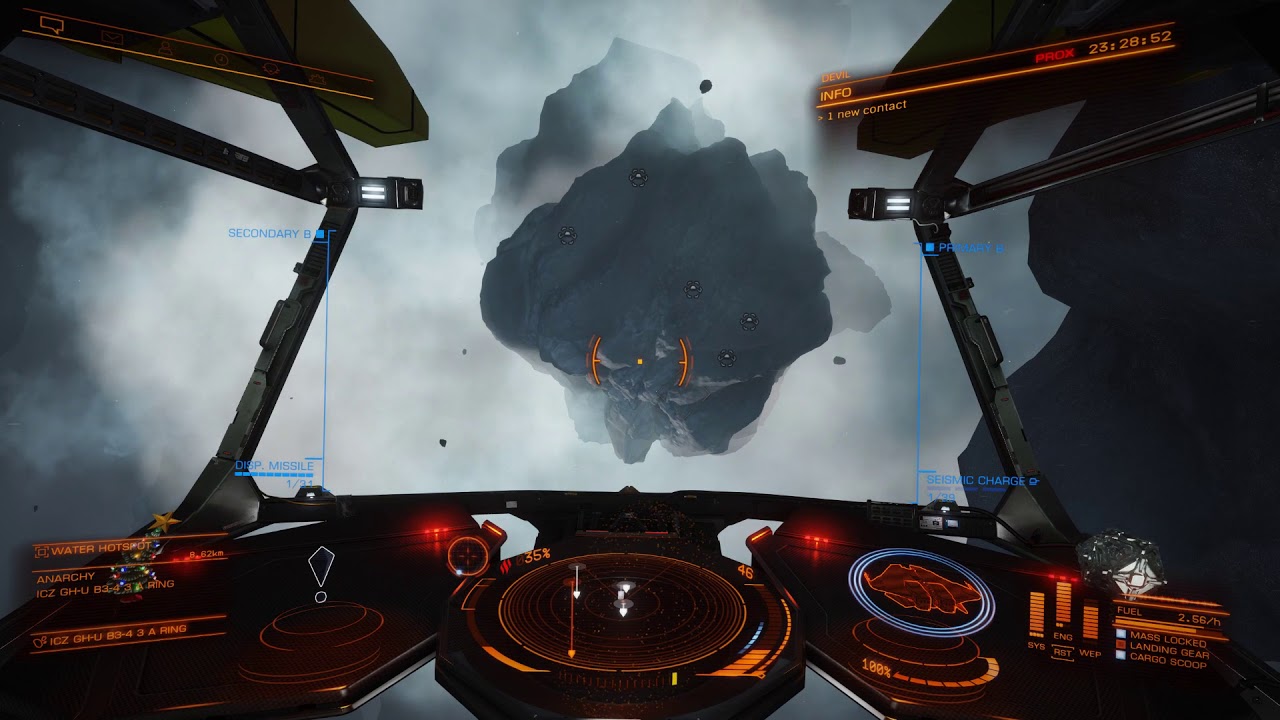Open the inbox envelope icon
Image resolution: width=1280 pixels, height=720 pixels.
tap(111, 37)
